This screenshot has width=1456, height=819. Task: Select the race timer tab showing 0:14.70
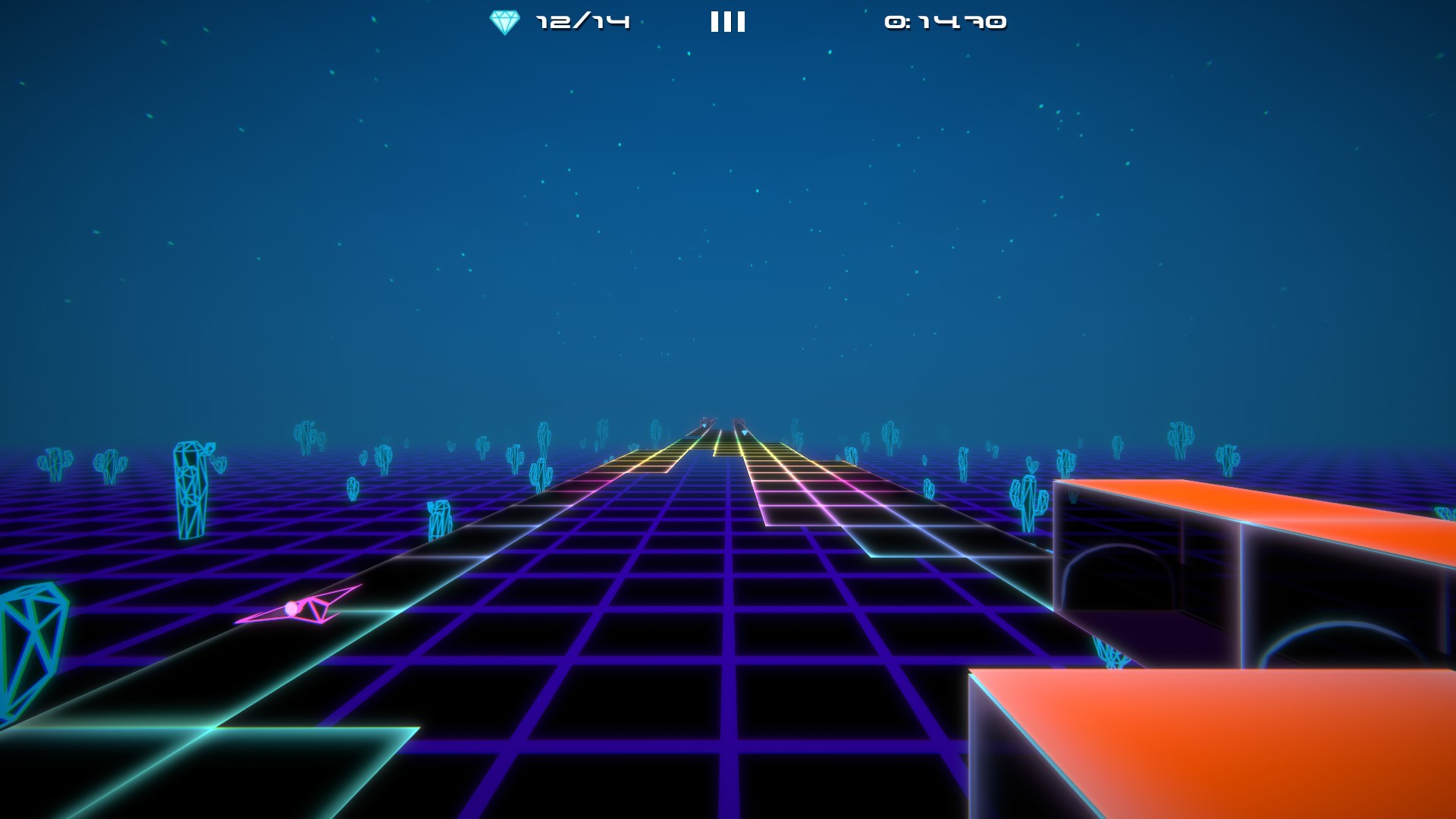943,22
